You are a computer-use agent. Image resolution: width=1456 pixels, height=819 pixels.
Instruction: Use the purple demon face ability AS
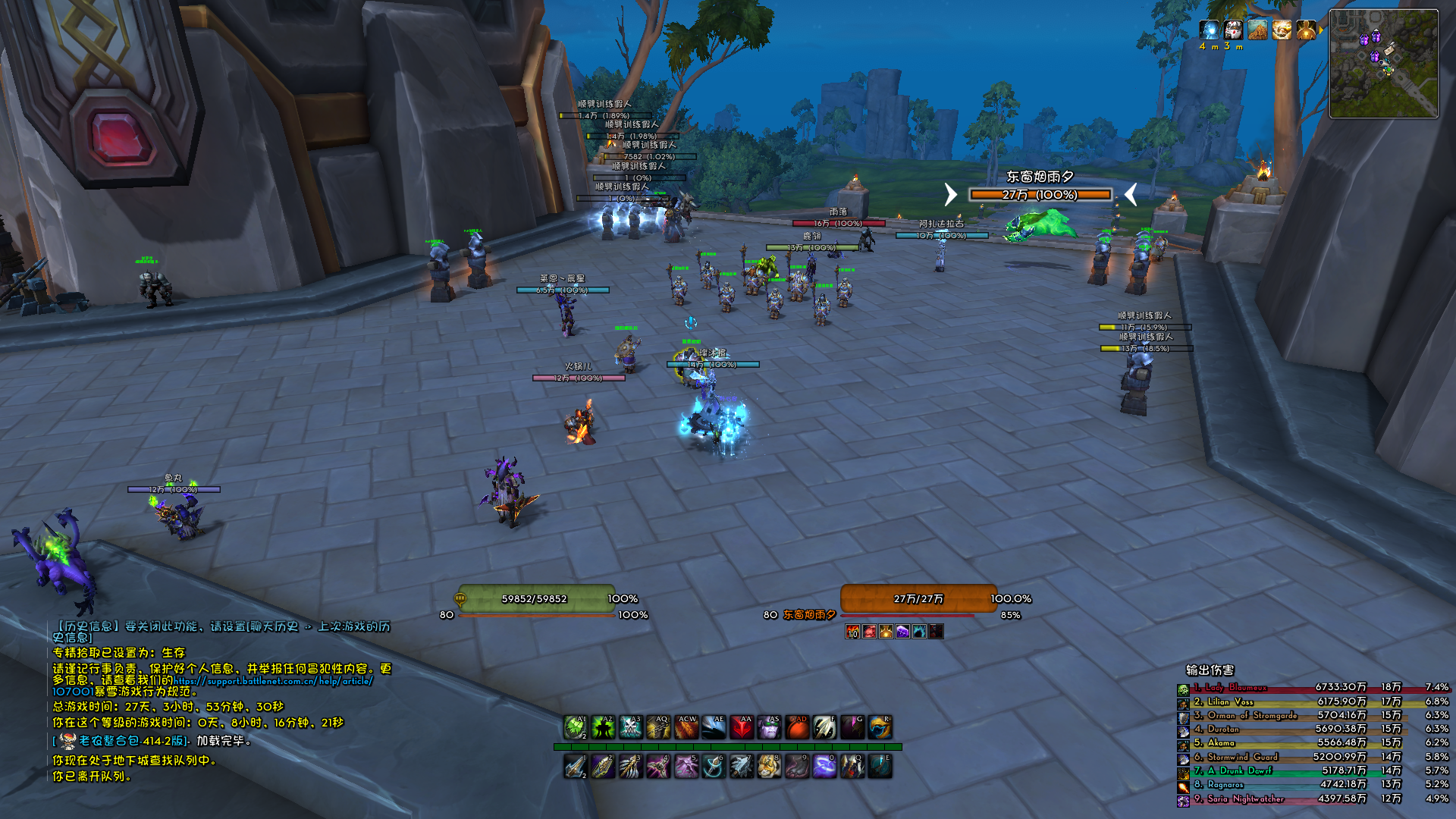[769, 727]
